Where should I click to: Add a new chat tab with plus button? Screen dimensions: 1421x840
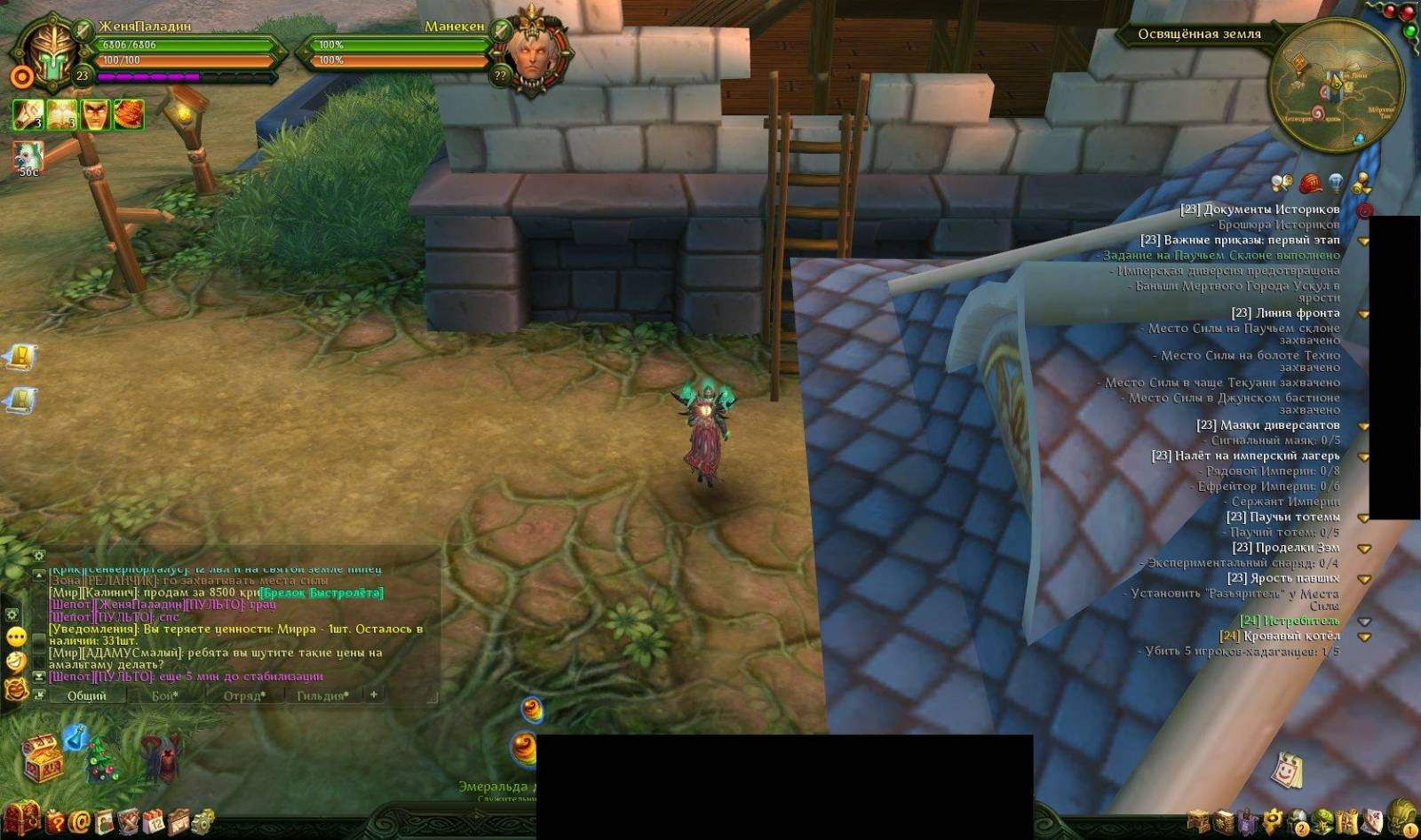click(x=374, y=694)
